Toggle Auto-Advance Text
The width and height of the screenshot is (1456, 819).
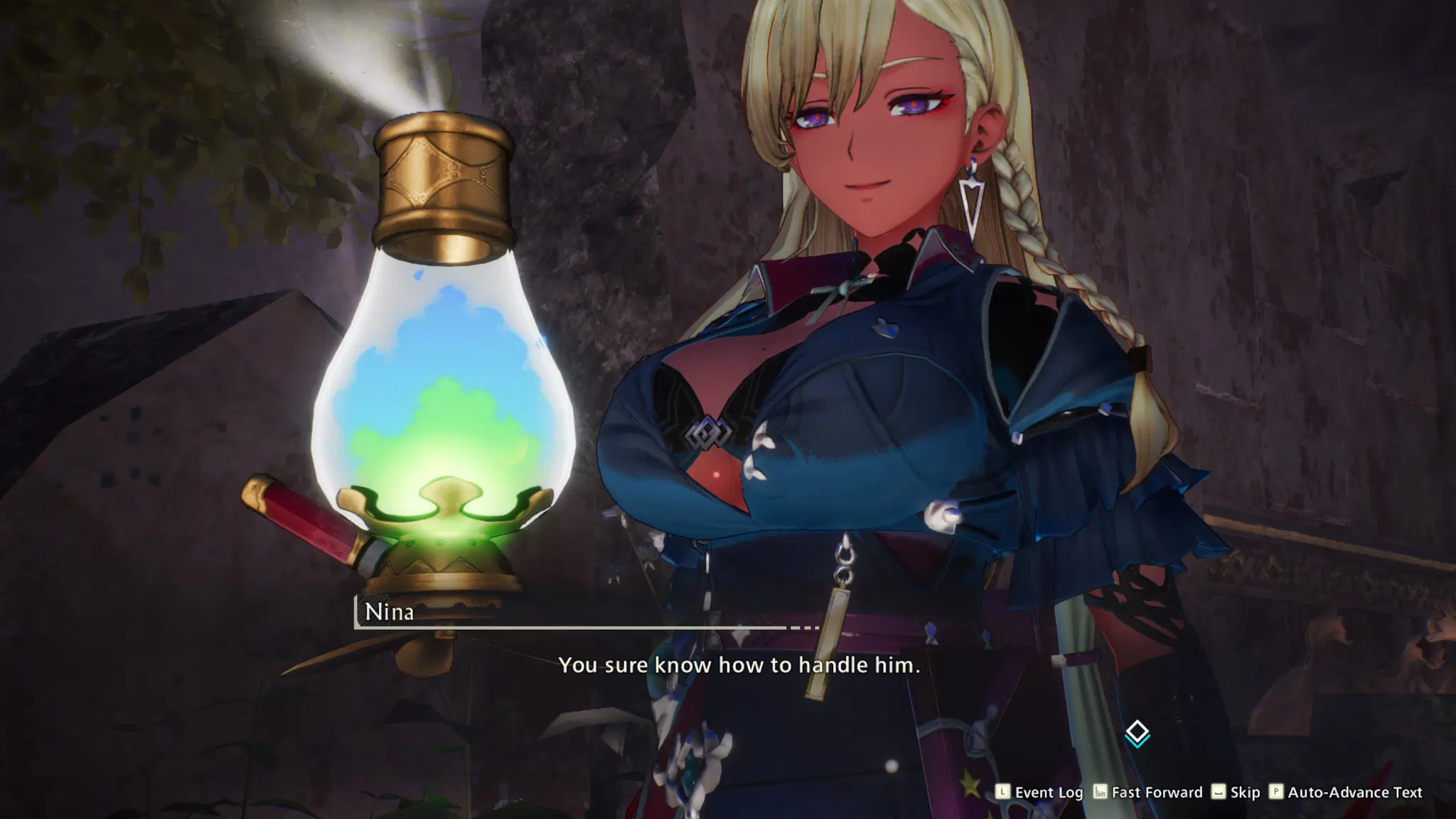tap(1346, 792)
